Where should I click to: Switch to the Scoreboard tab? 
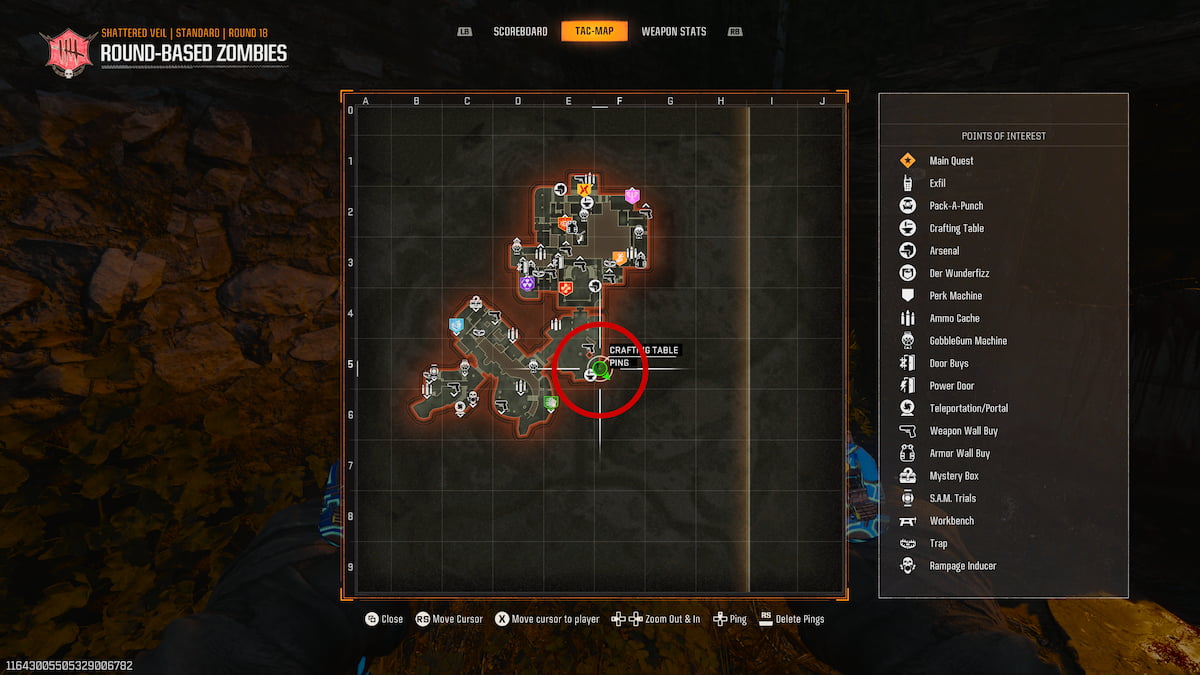coord(520,31)
